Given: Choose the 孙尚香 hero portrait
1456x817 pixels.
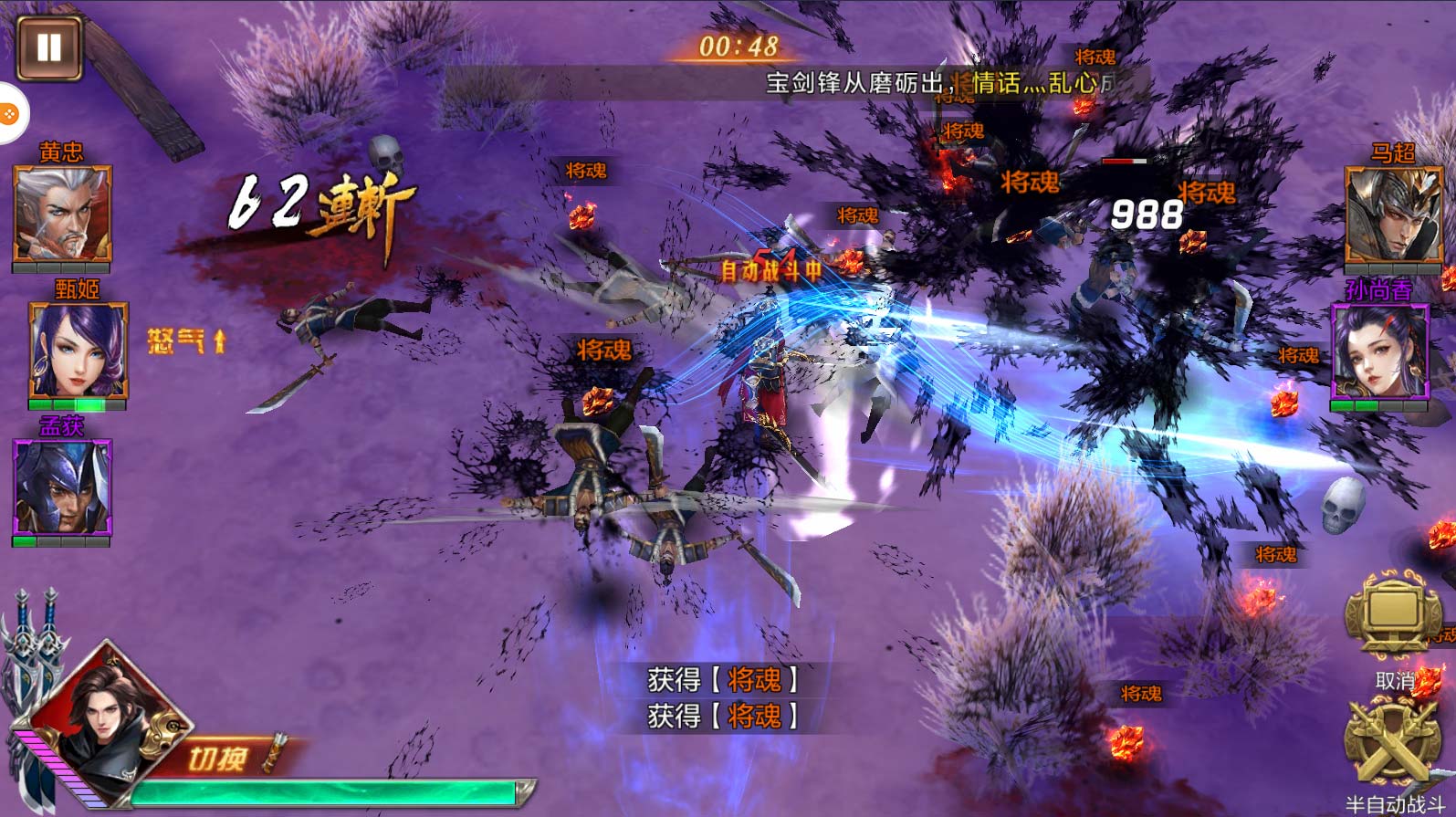Looking at the screenshot, I should click(1379, 351).
